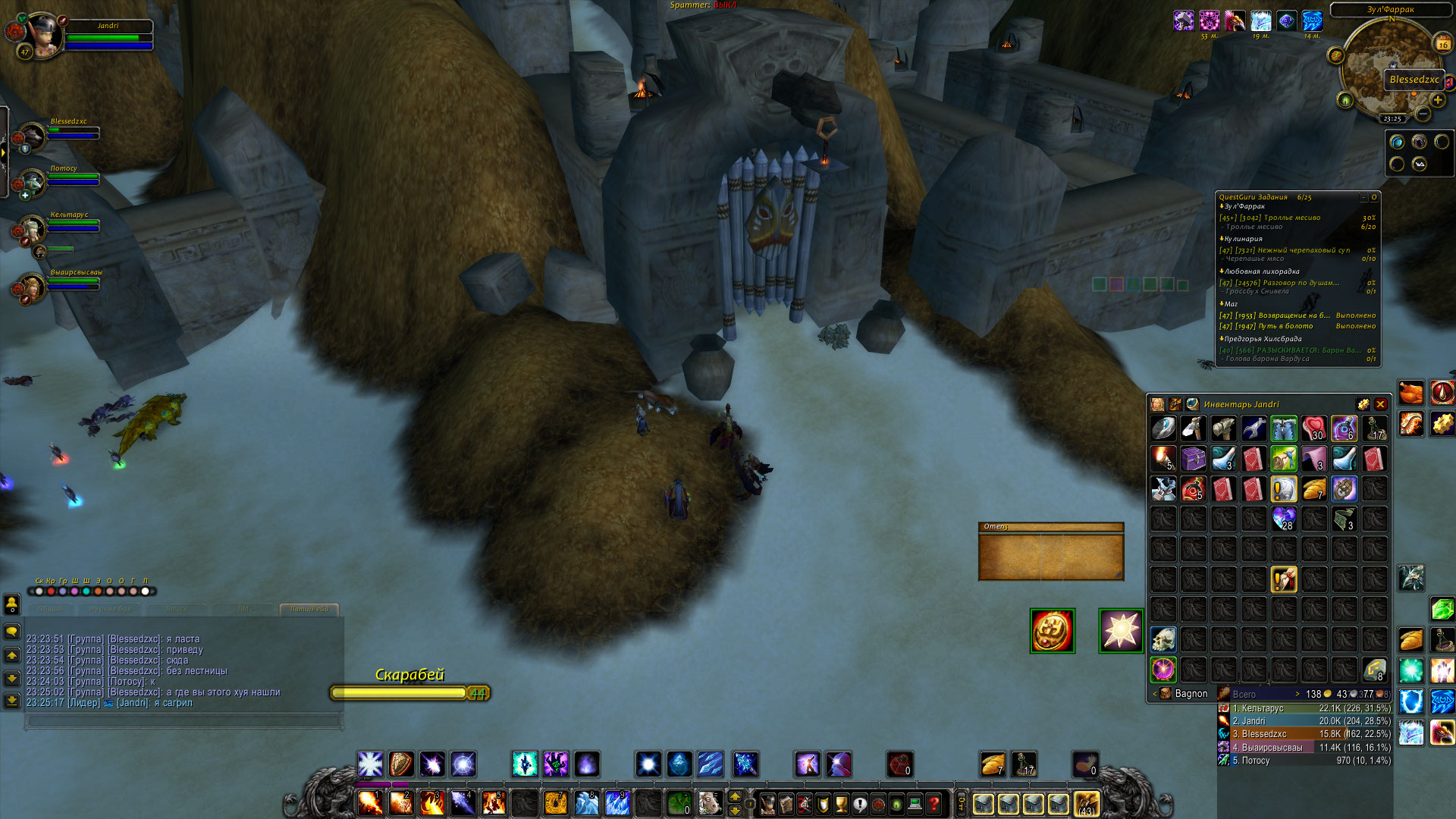Click the chat input box
Image resolution: width=1456 pixels, height=819 pixels.
tap(184, 721)
